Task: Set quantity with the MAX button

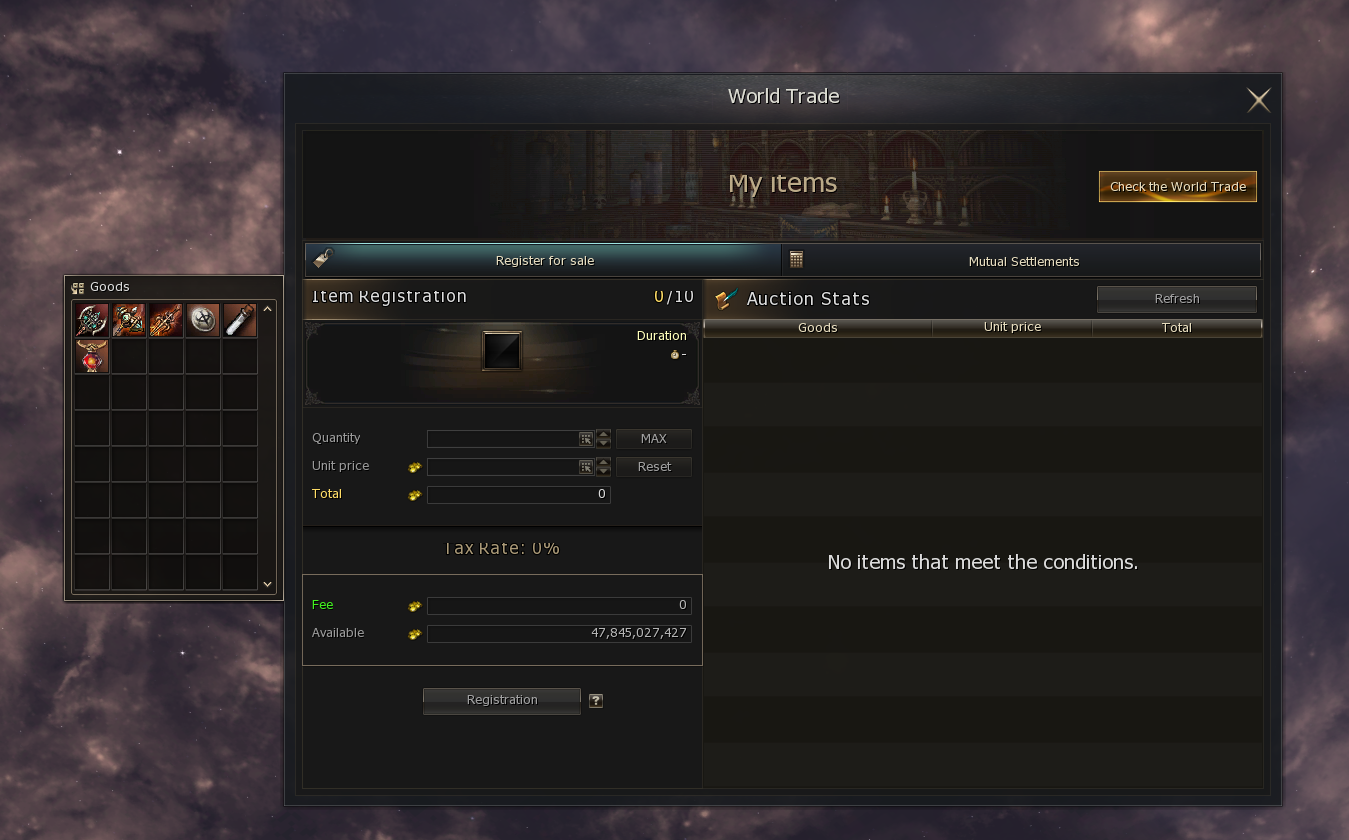Action: click(x=653, y=438)
